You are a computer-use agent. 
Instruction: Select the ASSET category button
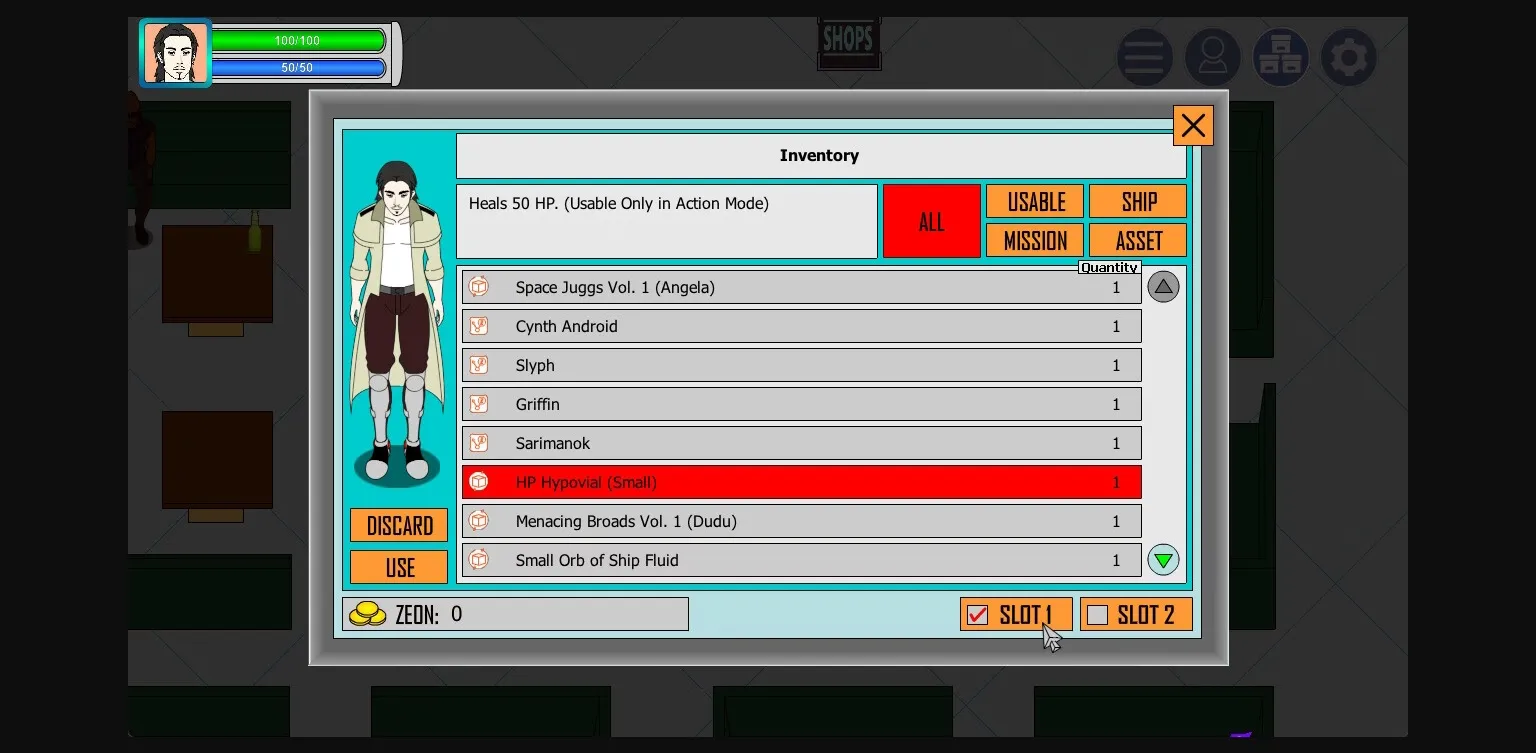(1137, 240)
